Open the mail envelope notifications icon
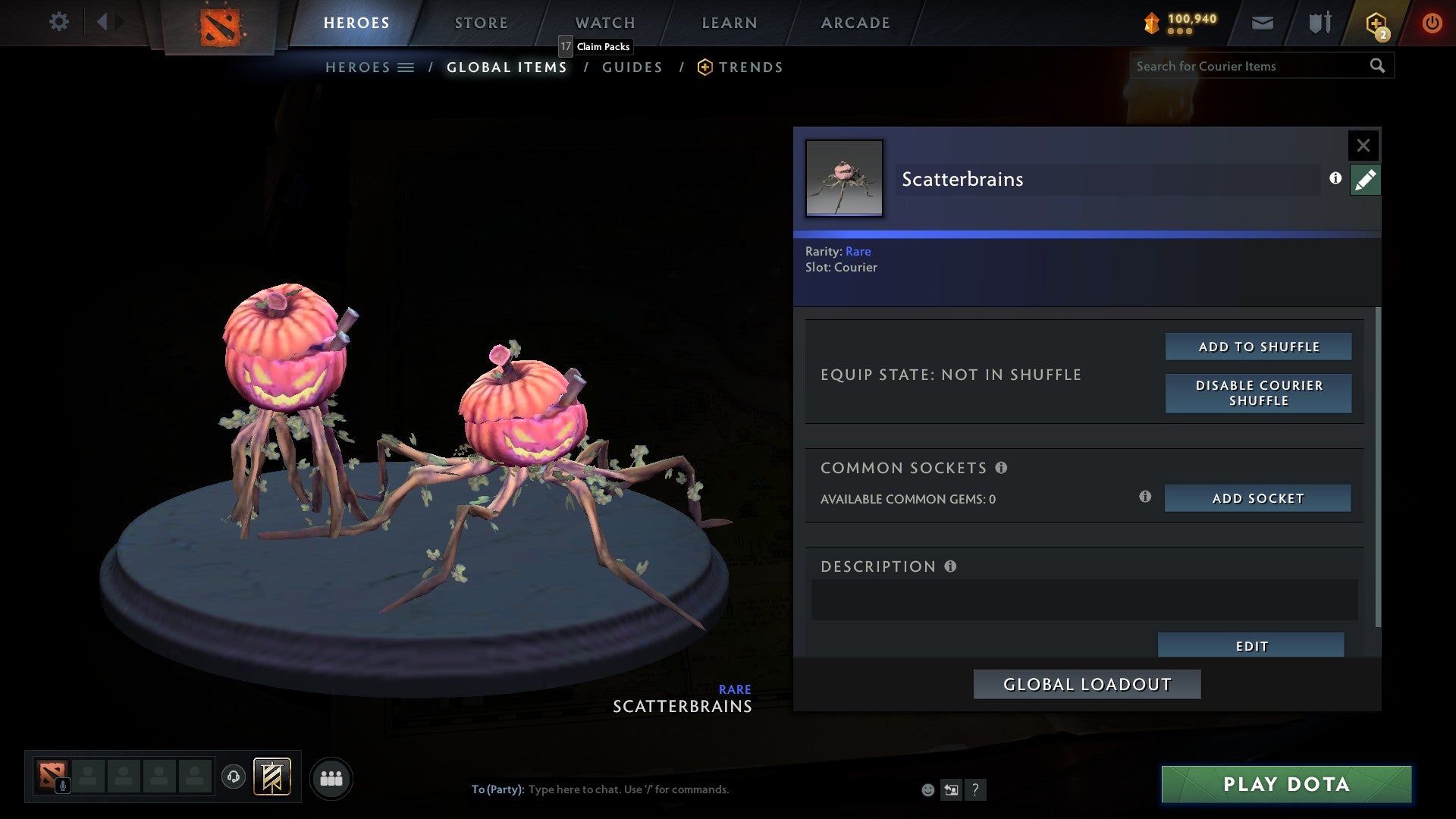This screenshot has width=1456, height=819. [x=1263, y=23]
